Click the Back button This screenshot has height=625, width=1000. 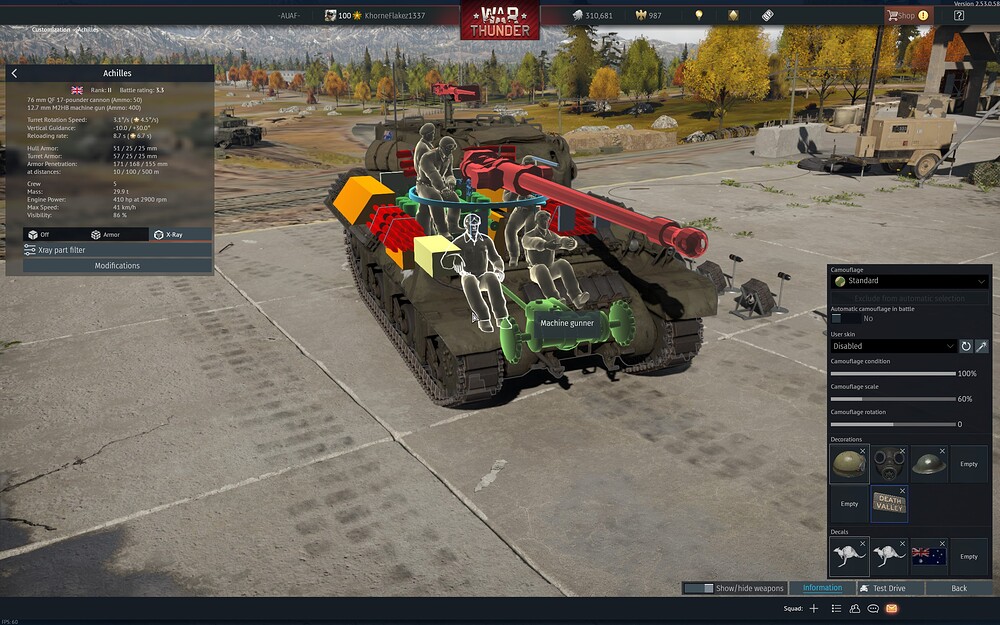point(959,588)
